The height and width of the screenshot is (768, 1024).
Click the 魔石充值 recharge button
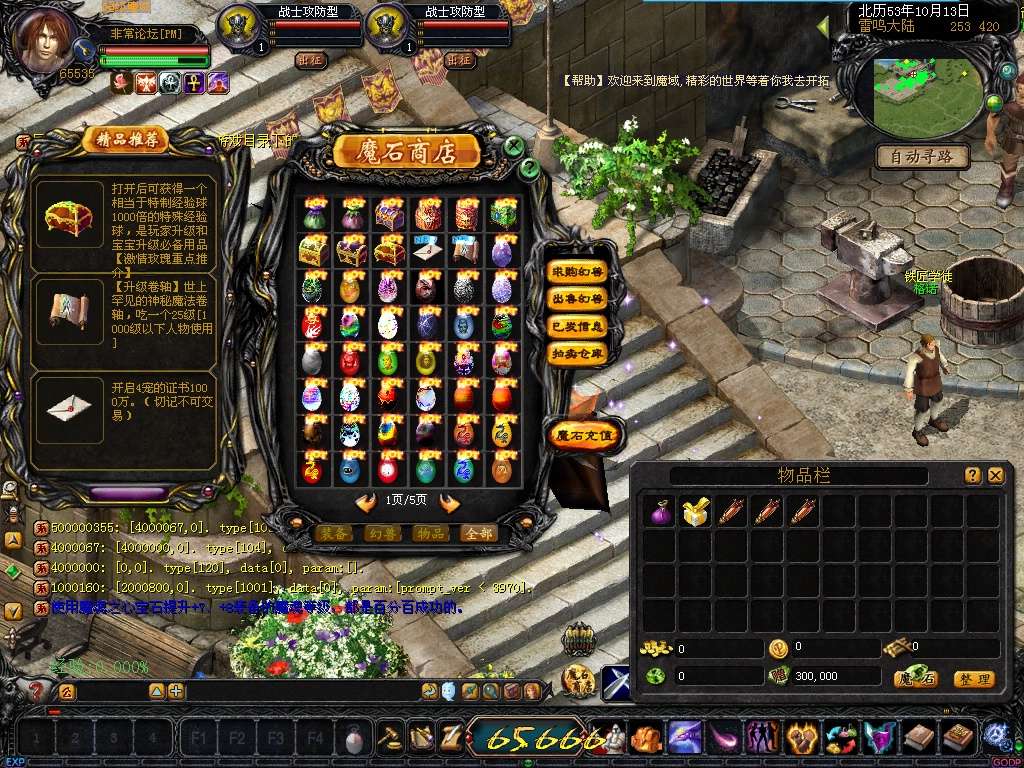[585, 434]
